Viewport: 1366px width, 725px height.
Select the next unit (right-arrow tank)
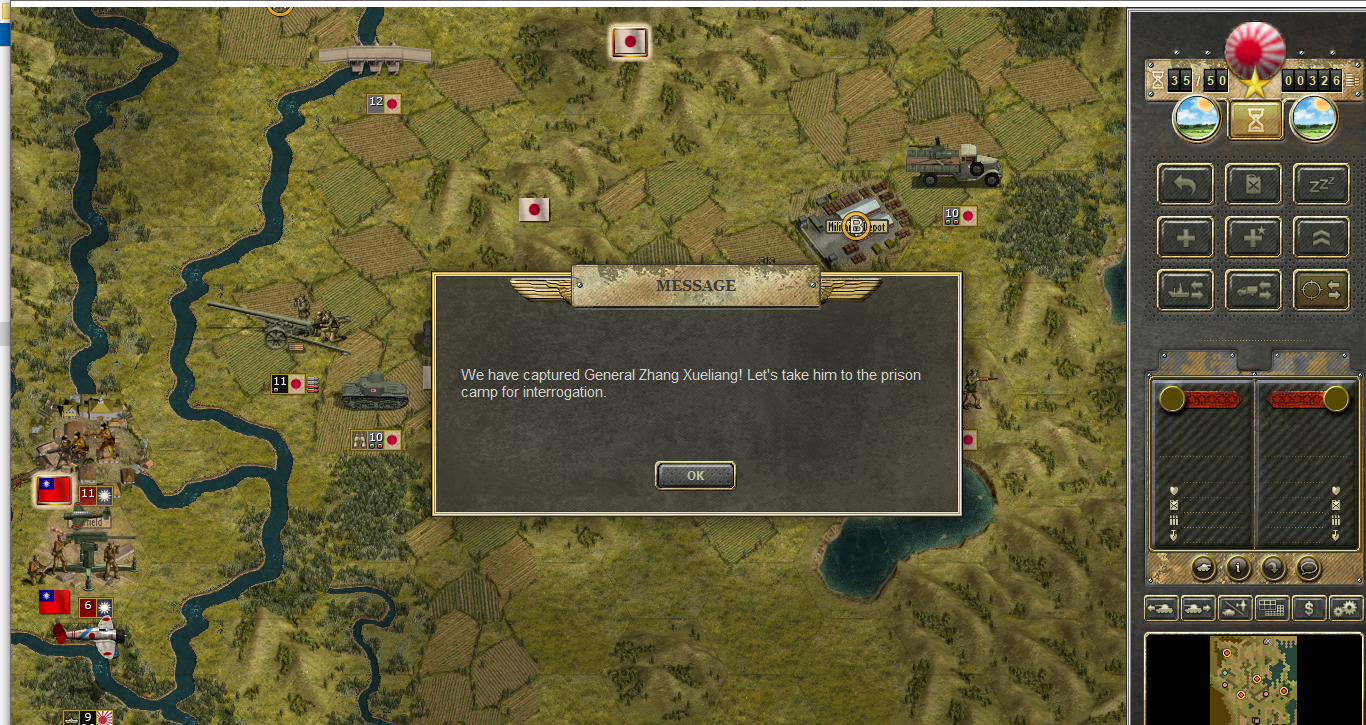(x=1198, y=607)
